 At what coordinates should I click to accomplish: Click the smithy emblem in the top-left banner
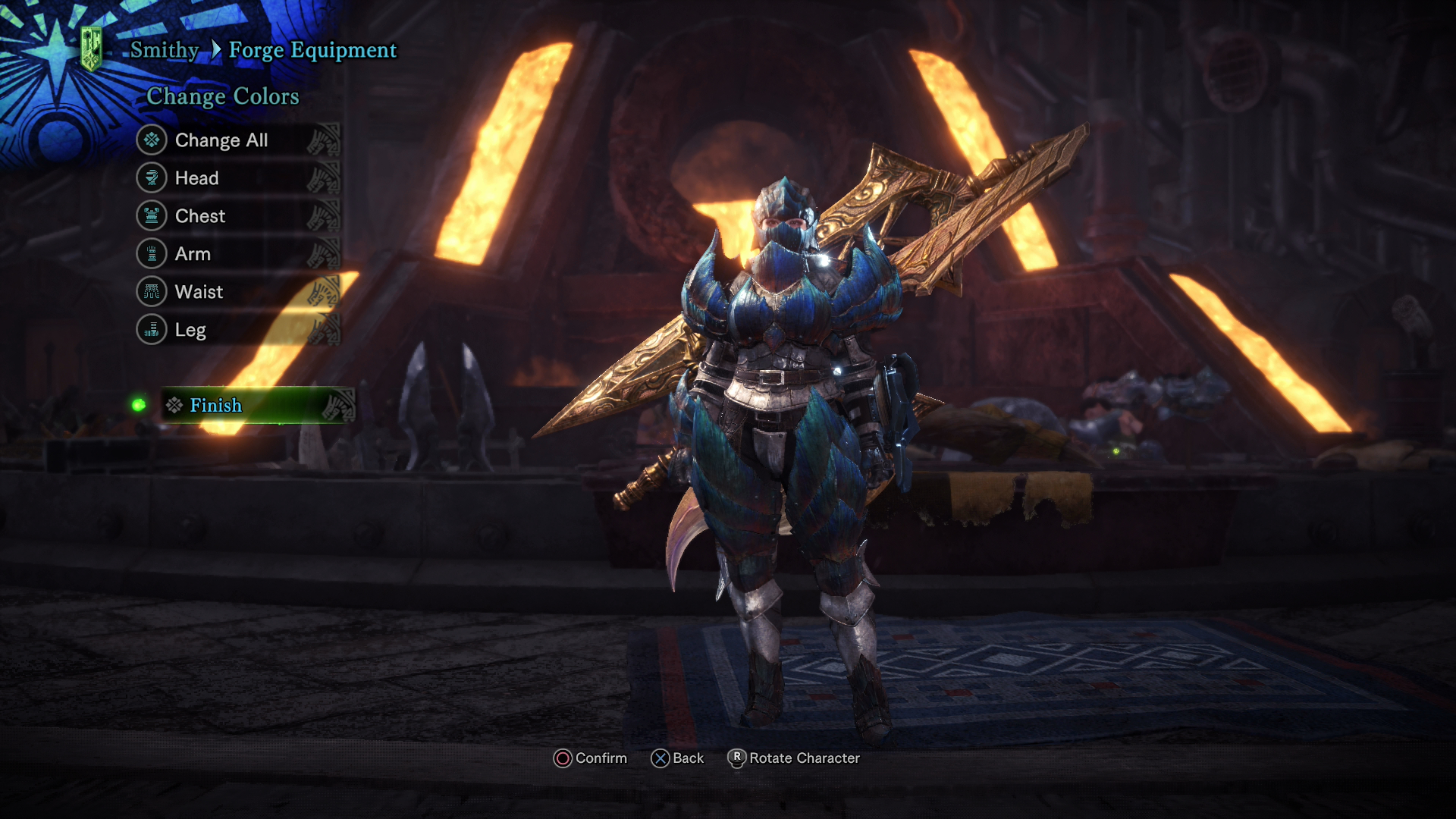[89, 47]
